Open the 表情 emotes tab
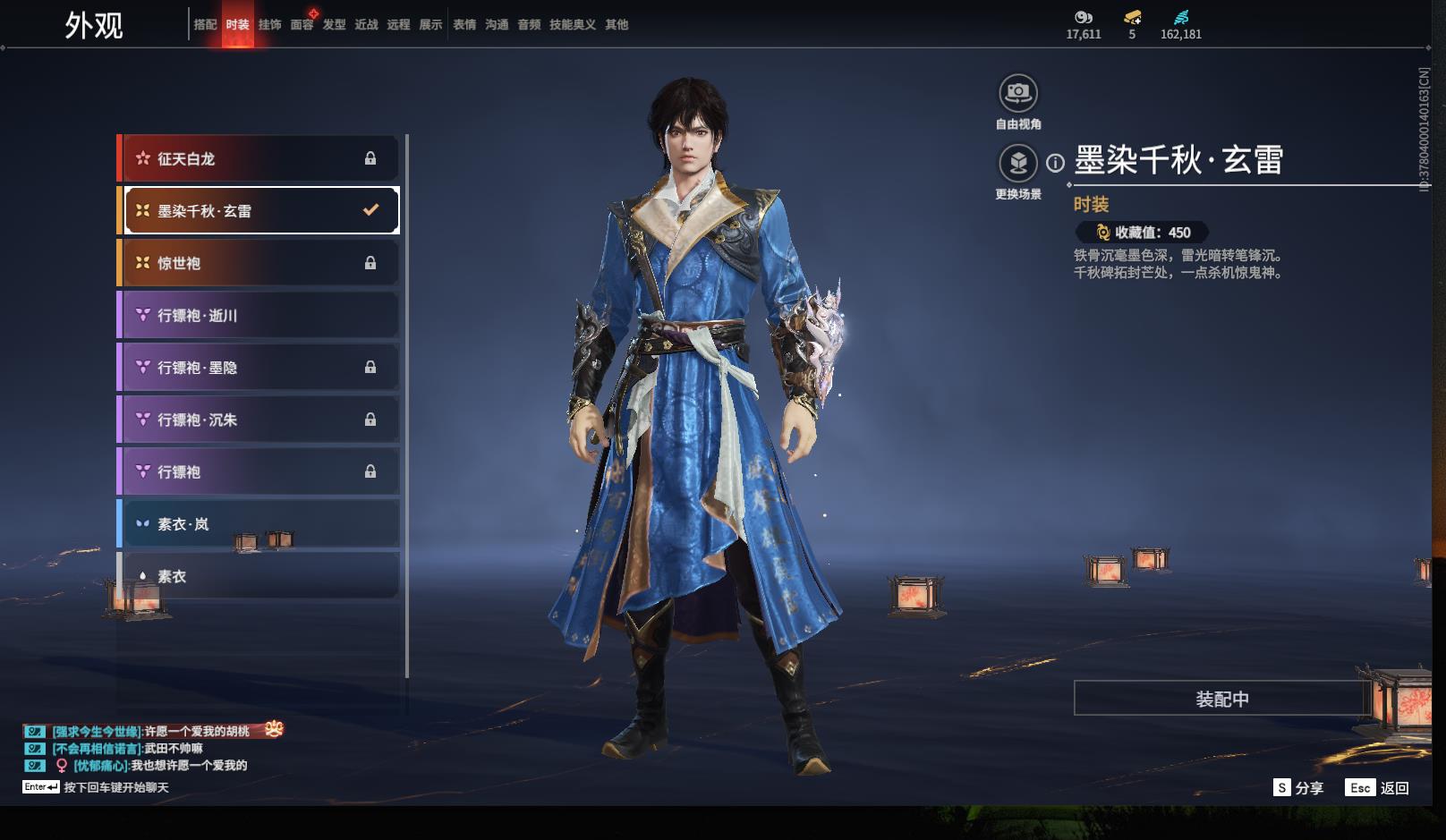The width and height of the screenshot is (1446, 840). coord(464,25)
